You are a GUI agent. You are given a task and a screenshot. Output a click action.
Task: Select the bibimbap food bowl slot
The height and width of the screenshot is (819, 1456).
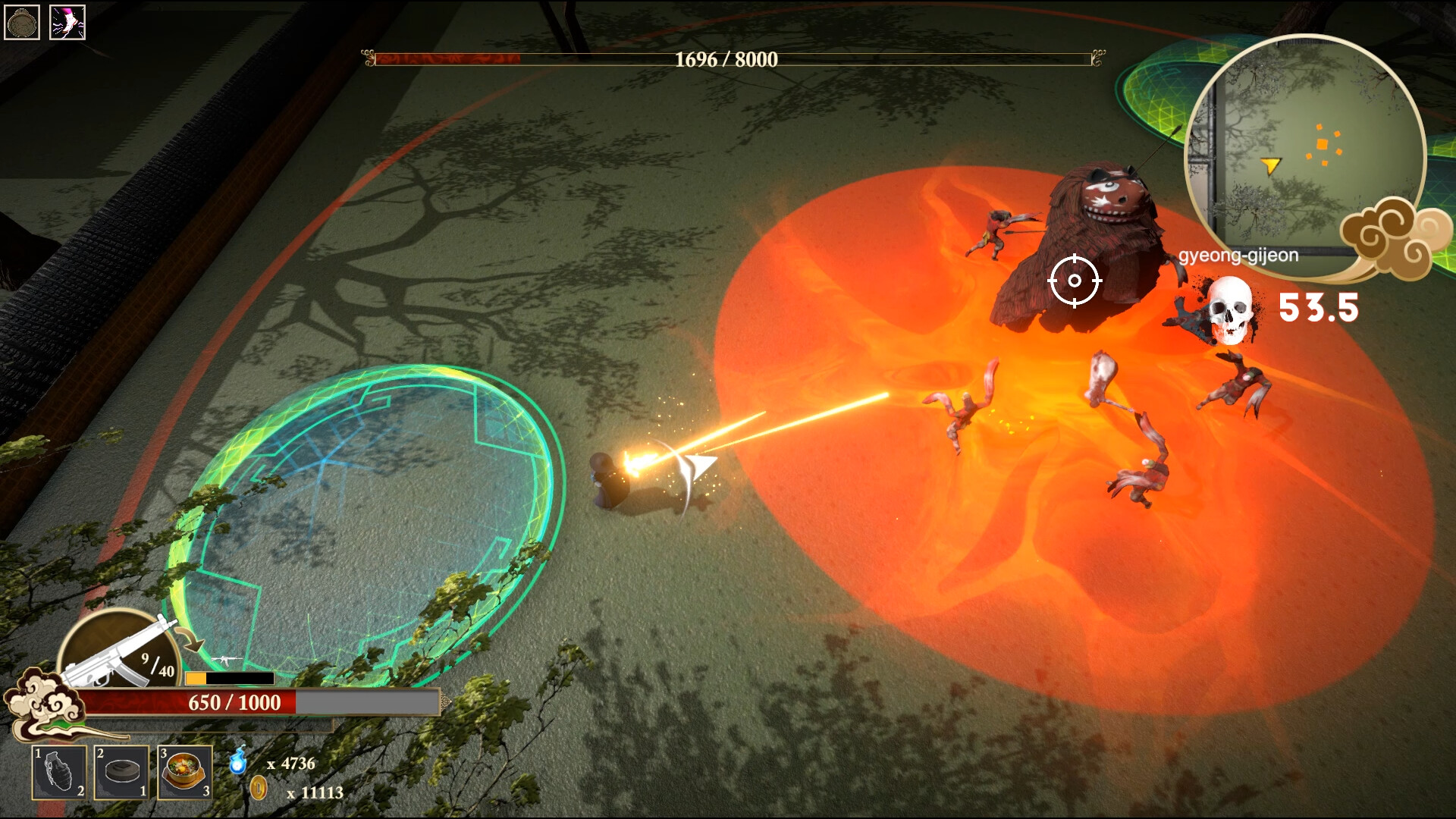click(x=184, y=772)
